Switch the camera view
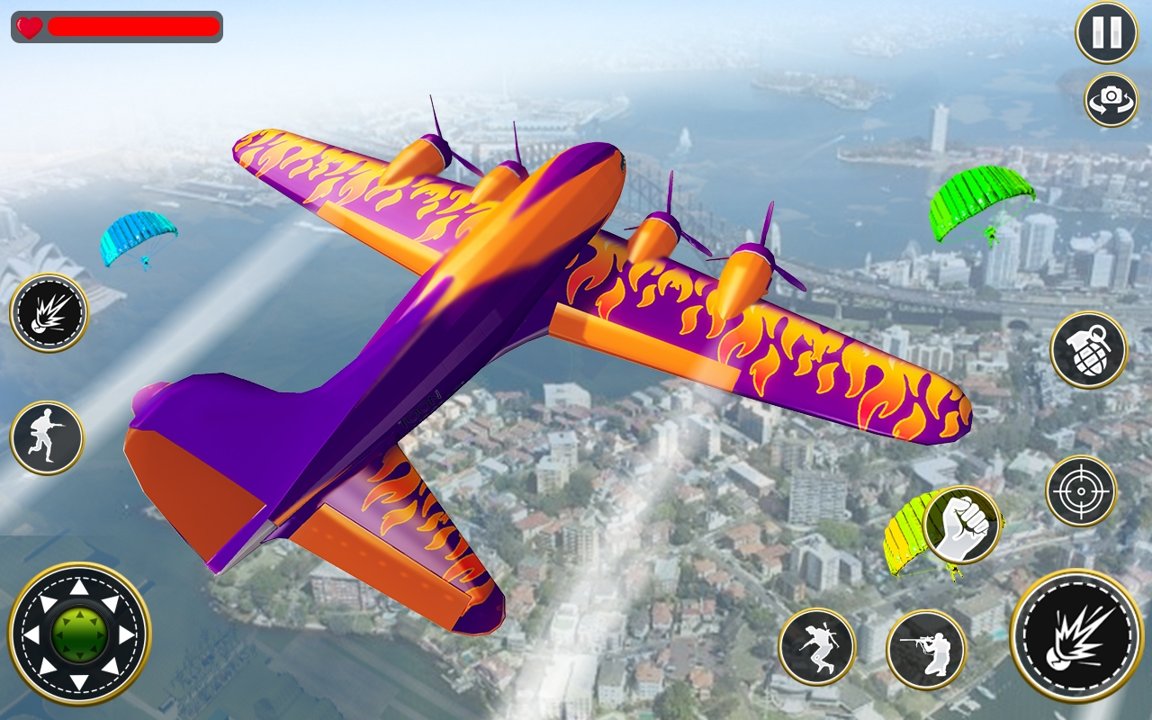Screen dimensions: 1152x720 [x=1111, y=100]
